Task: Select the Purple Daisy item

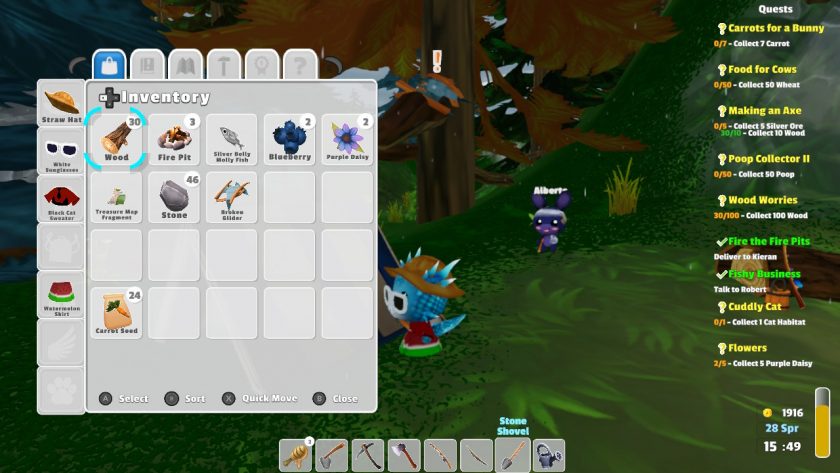Action: click(x=348, y=139)
